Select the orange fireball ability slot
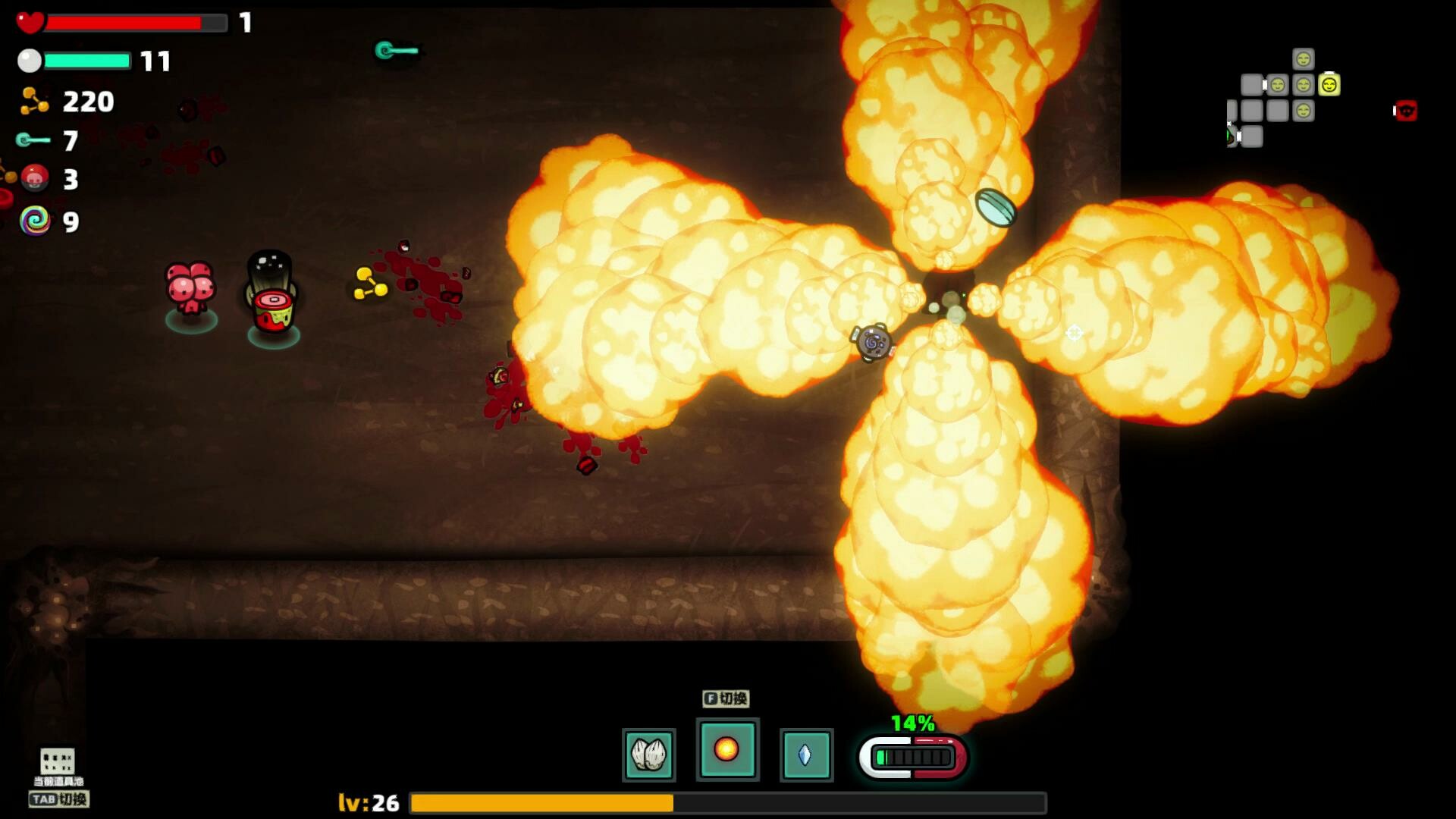Screen dimensions: 1456x819 (x=726, y=749)
